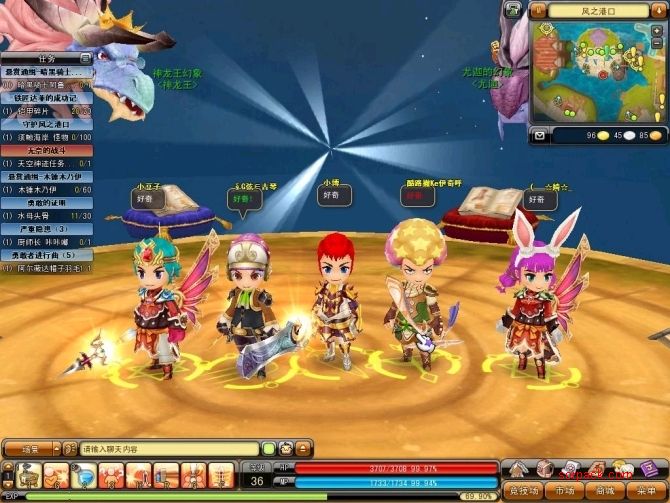Click the chat input field

click(x=168, y=449)
